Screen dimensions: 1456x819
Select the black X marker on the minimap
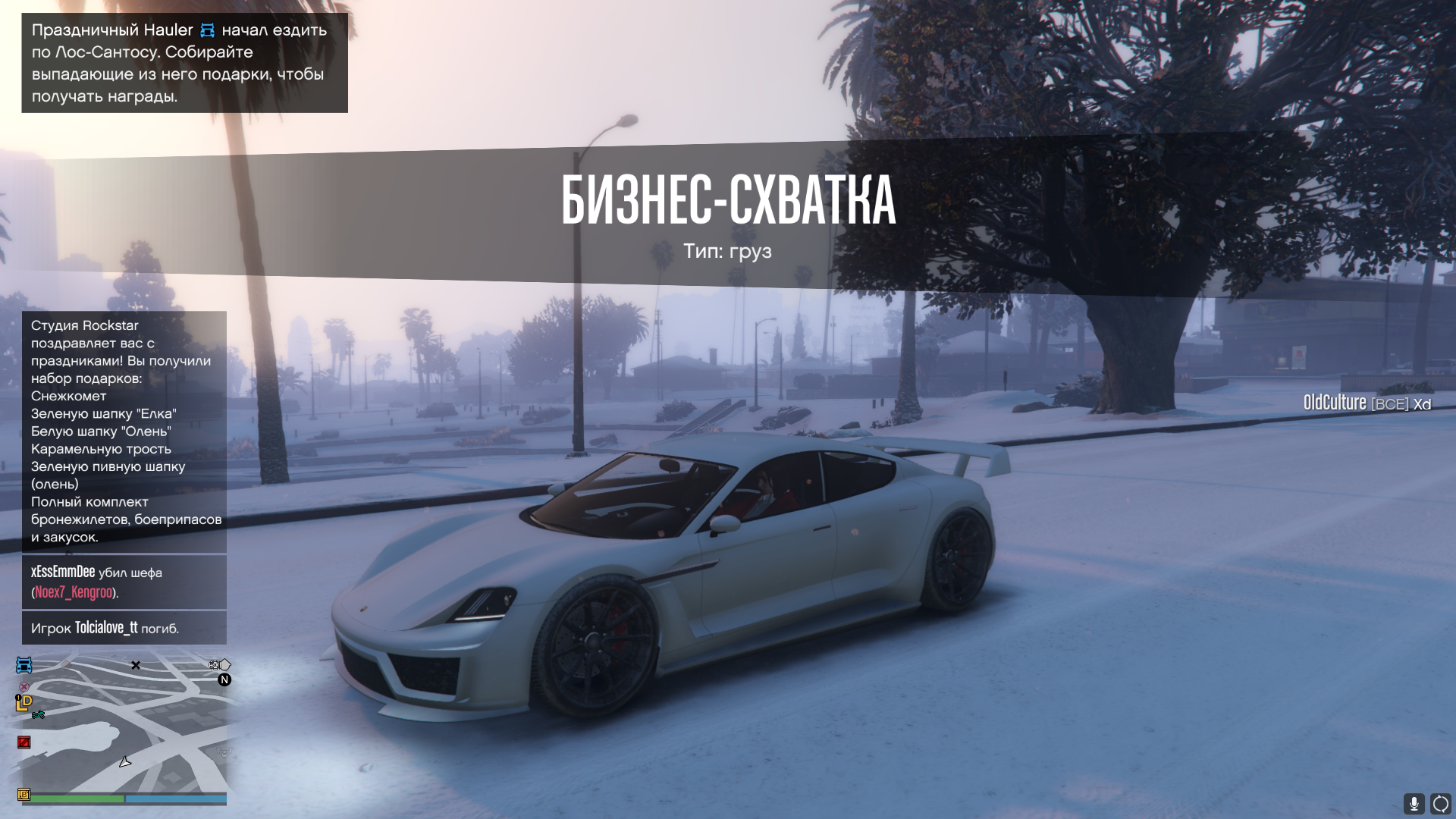136,665
